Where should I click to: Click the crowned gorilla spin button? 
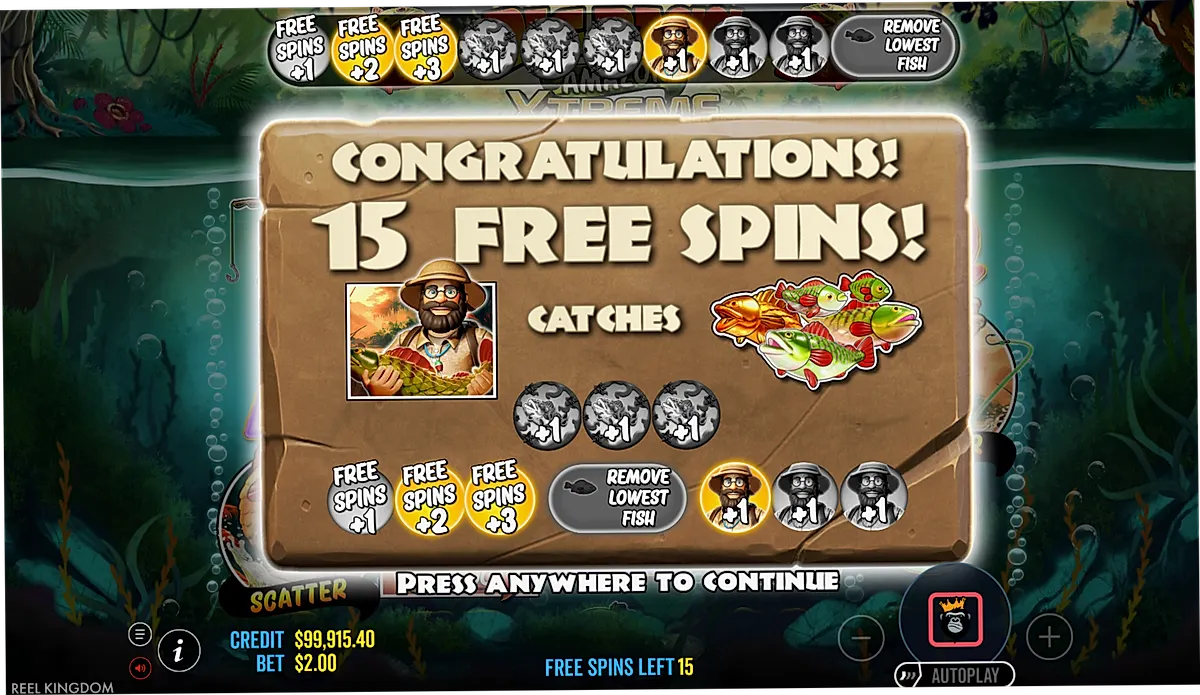point(955,620)
